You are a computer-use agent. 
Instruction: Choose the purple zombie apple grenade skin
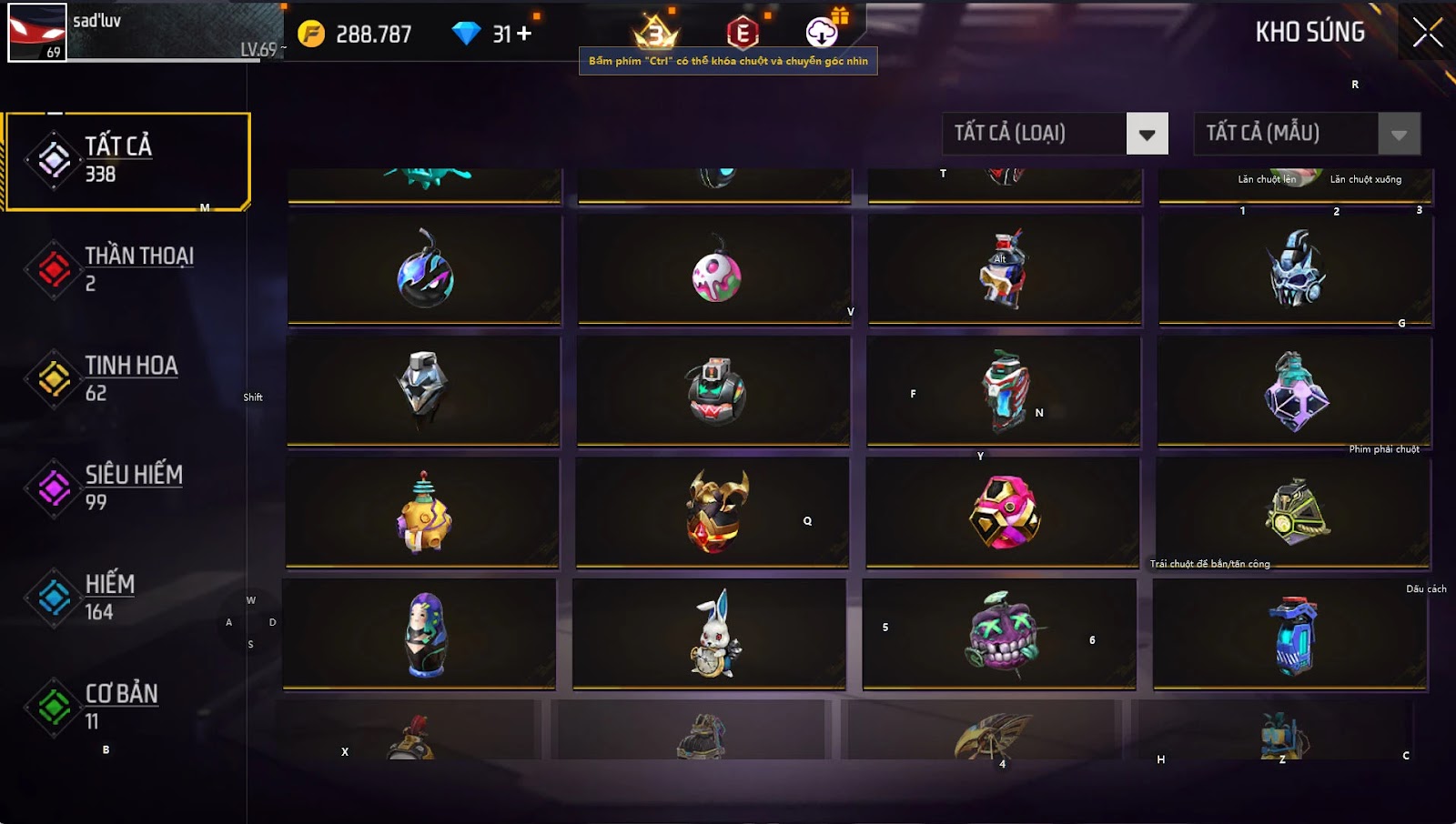tap(999, 632)
